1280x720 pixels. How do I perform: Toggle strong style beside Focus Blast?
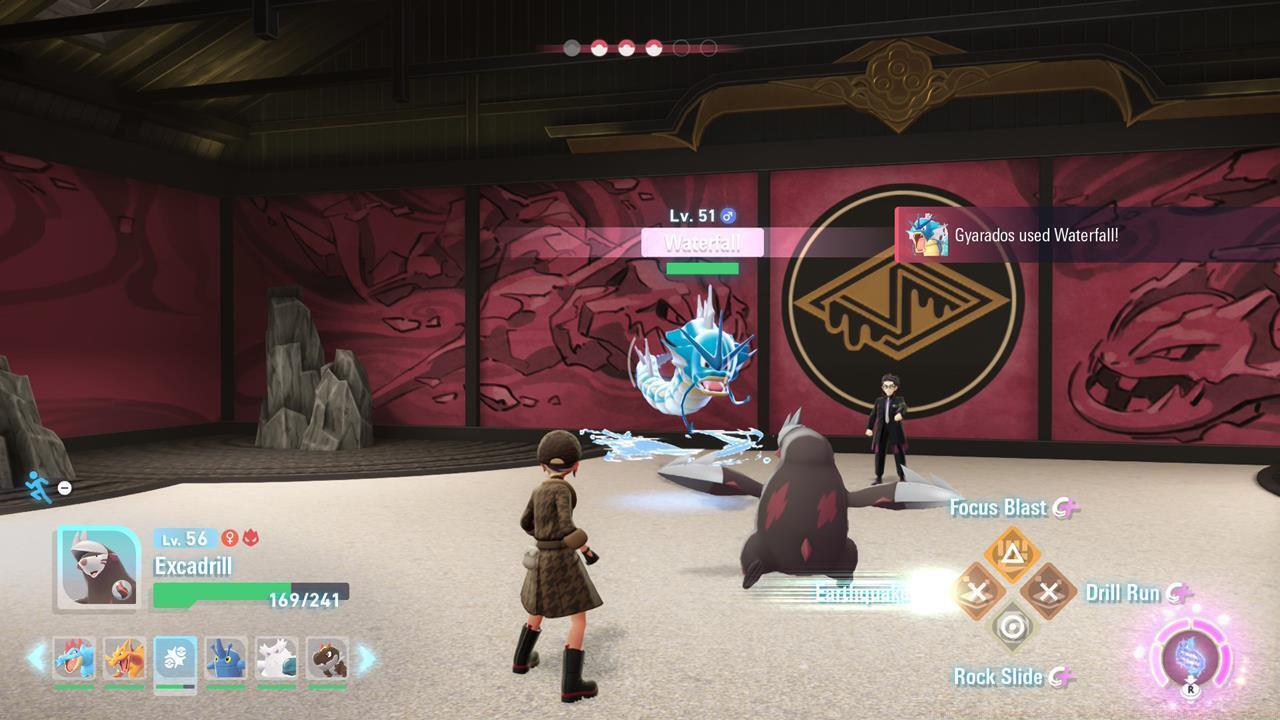1063,509
